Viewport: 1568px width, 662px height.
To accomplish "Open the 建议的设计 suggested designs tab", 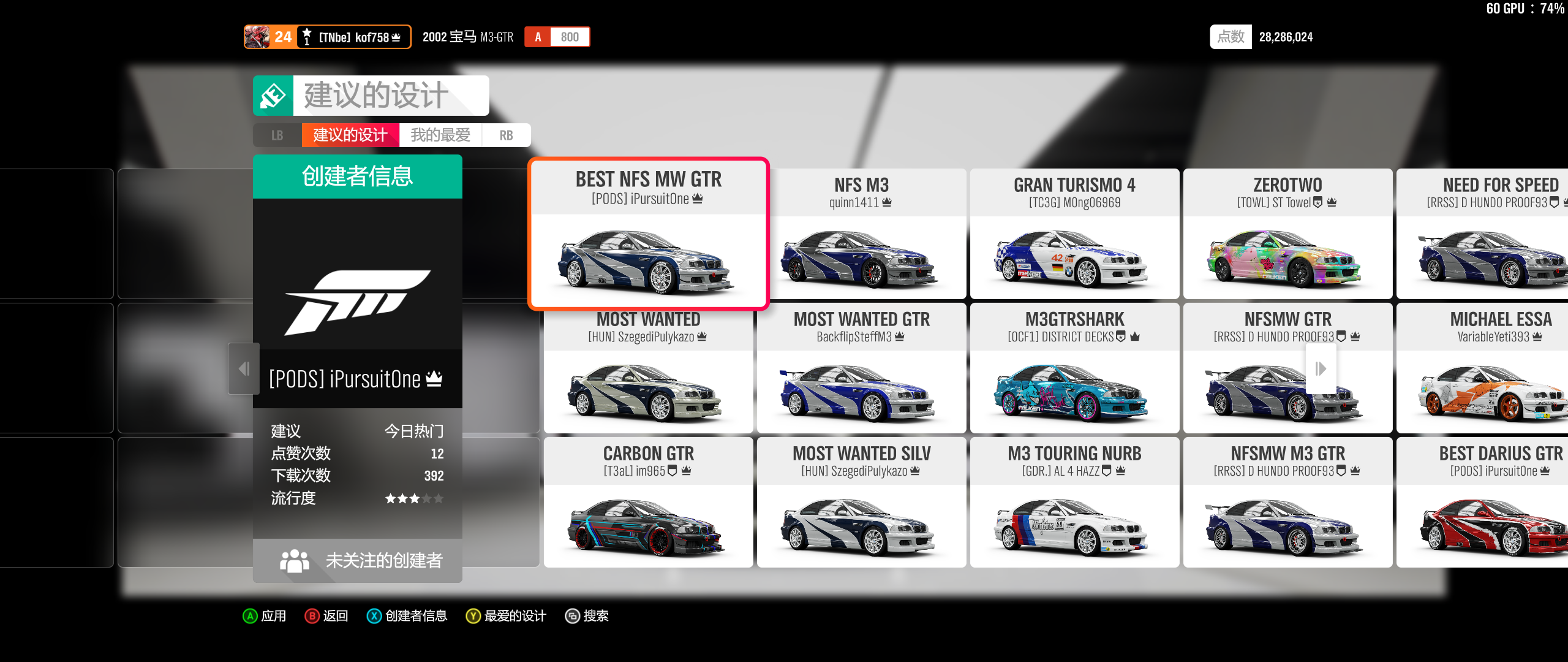I will click(350, 135).
